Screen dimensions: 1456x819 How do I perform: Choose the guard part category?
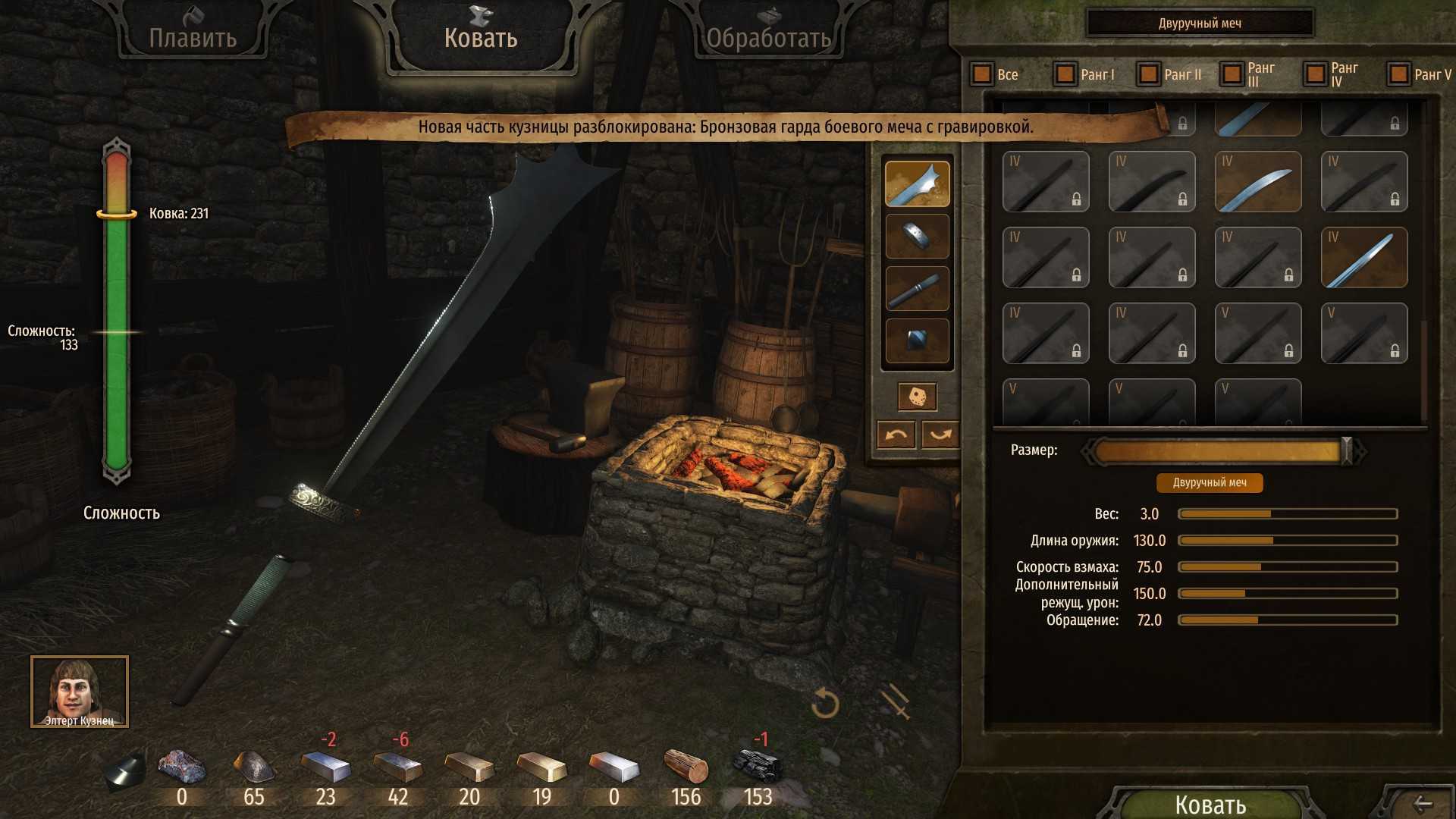(x=917, y=236)
